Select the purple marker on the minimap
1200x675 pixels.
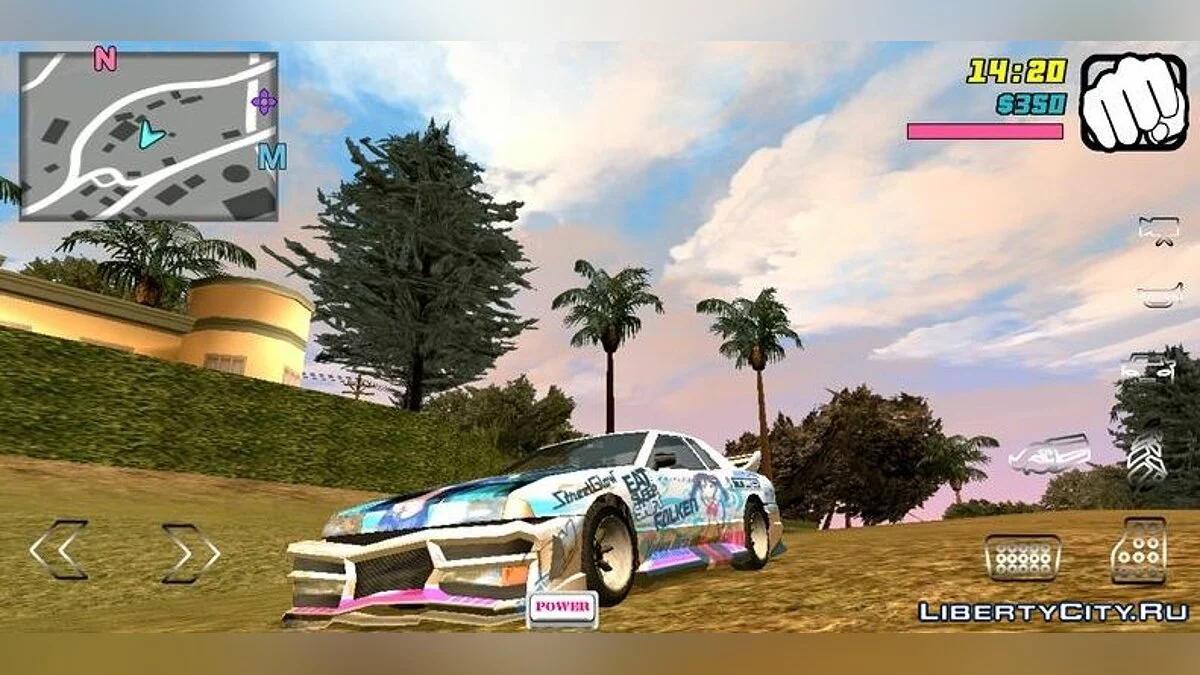(264, 101)
